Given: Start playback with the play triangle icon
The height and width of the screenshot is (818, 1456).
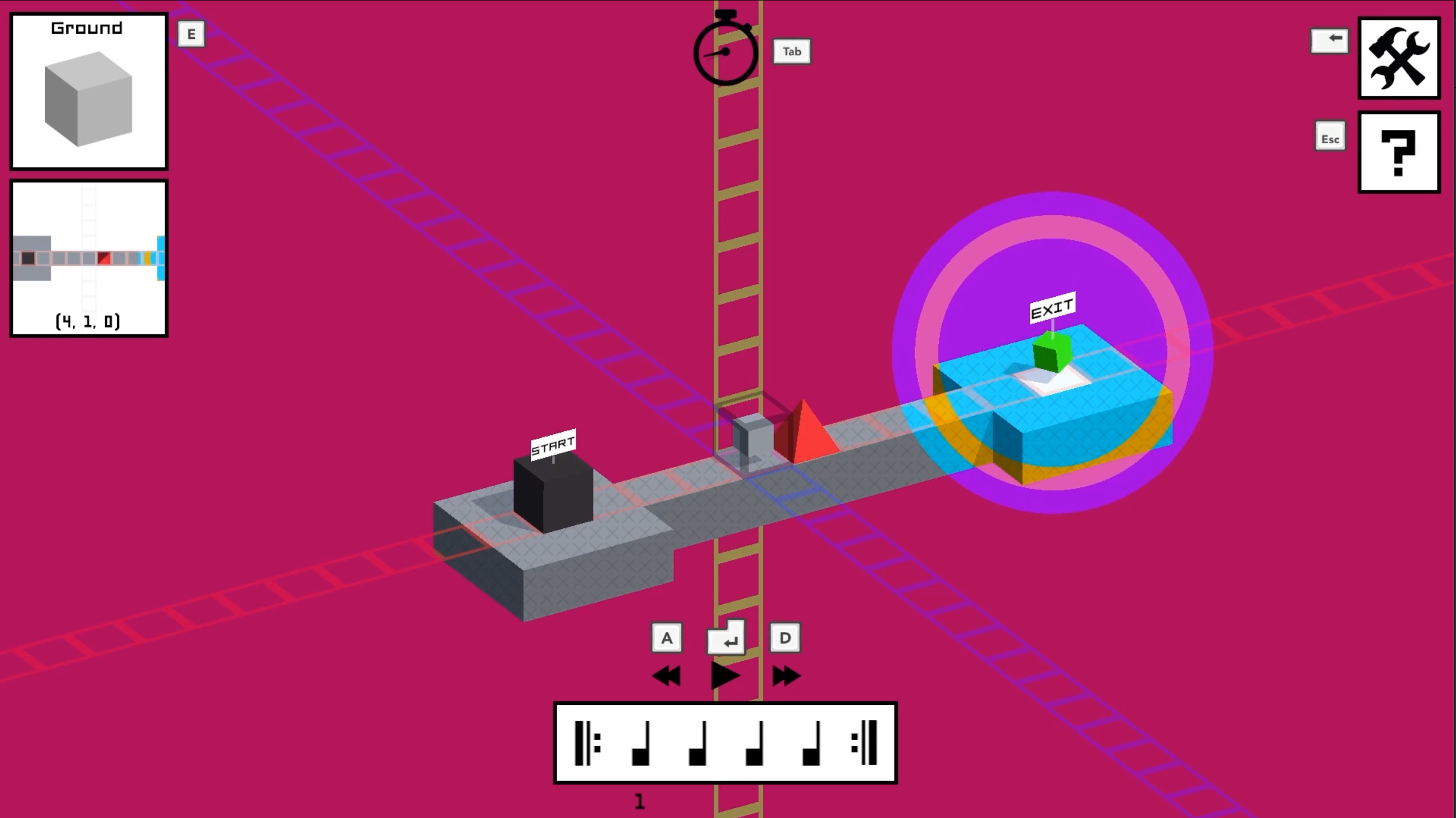Looking at the screenshot, I should 725,675.
